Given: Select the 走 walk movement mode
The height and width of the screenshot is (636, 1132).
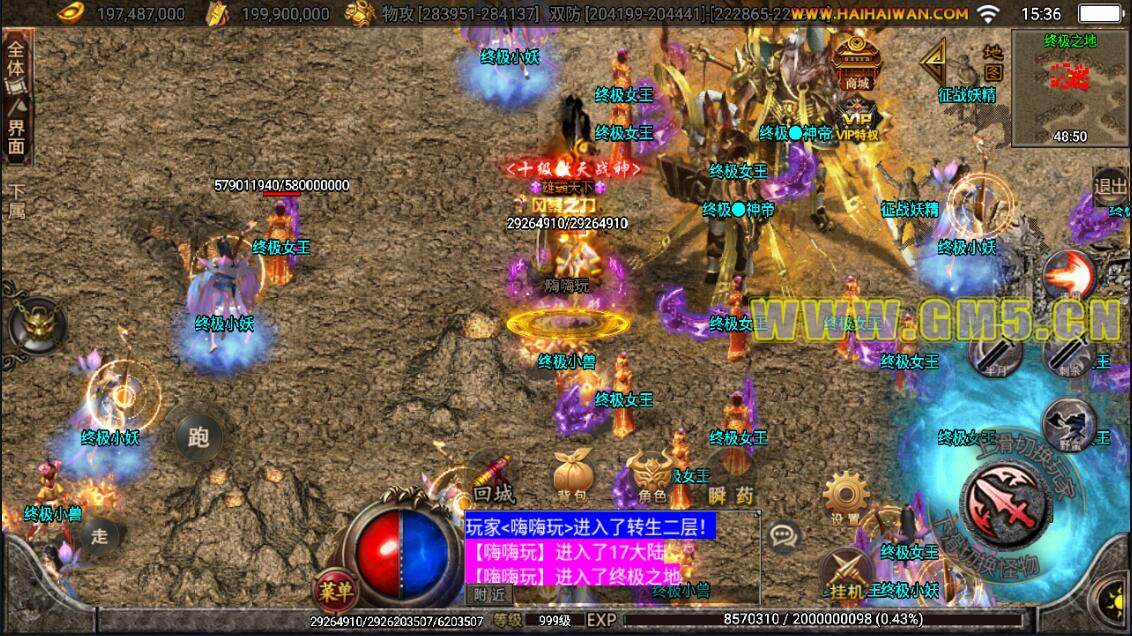Looking at the screenshot, I should click(99, 535).
